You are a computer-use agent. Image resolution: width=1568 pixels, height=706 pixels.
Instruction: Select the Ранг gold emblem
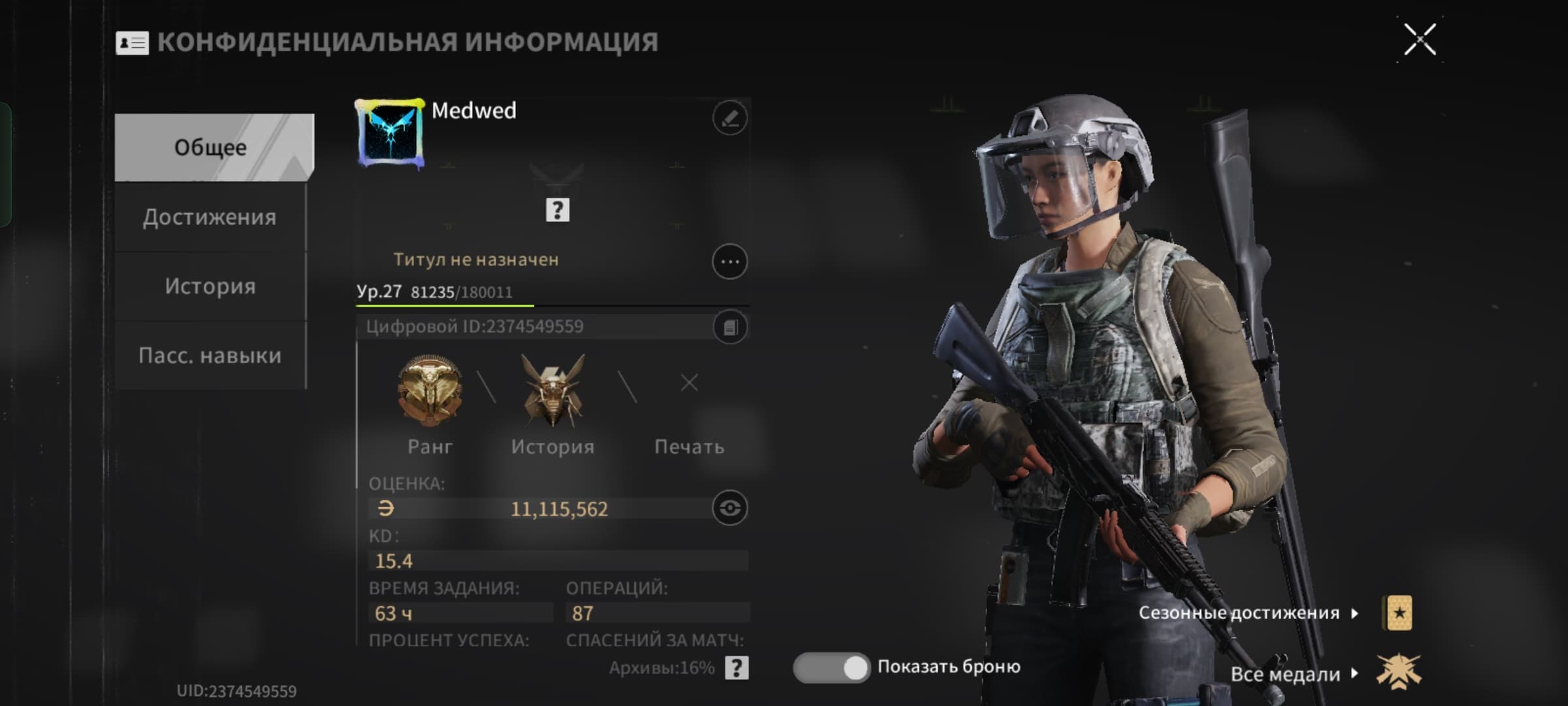click(429, 390)
